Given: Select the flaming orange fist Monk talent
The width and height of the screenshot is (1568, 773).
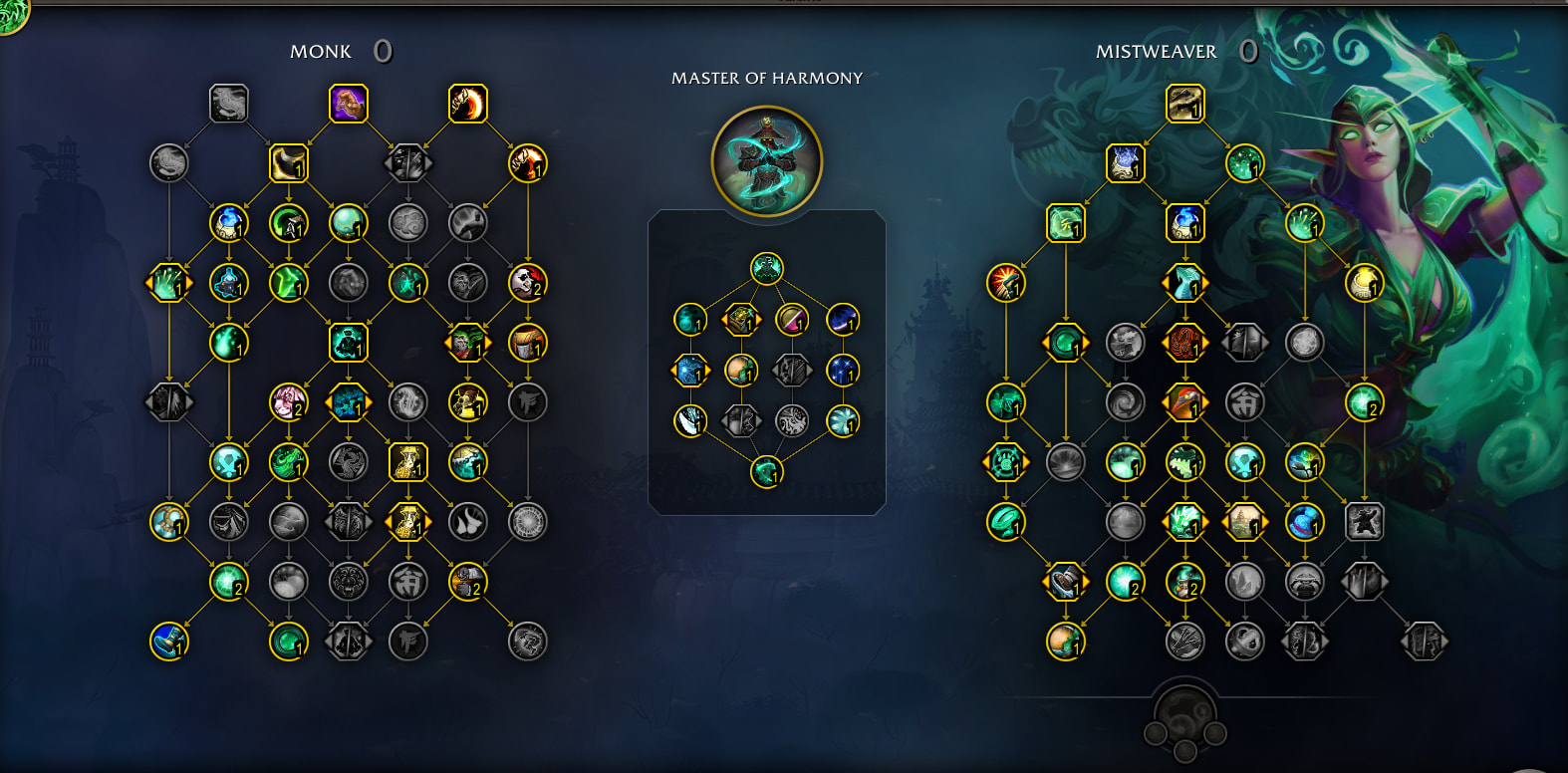Looking at the screenshot, I should pyautogui.click(x=527, y=163).
